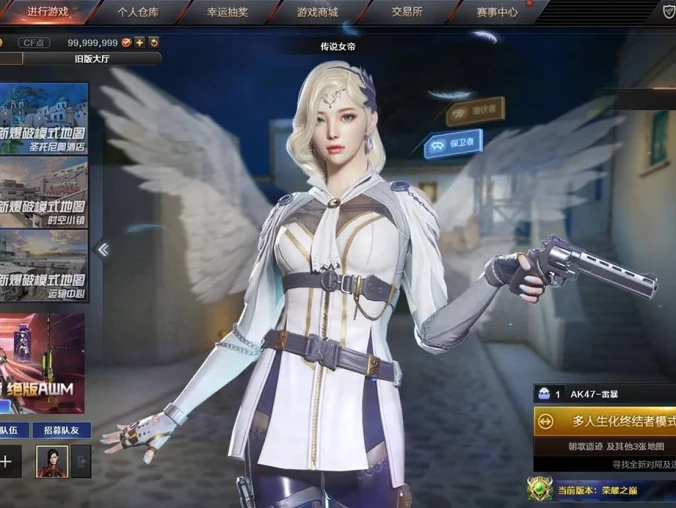Image resolution: width=676 pixels, height=508 pixels.
Task: Click the yellow plus to add CF点
Action: (x=140, y=42)
